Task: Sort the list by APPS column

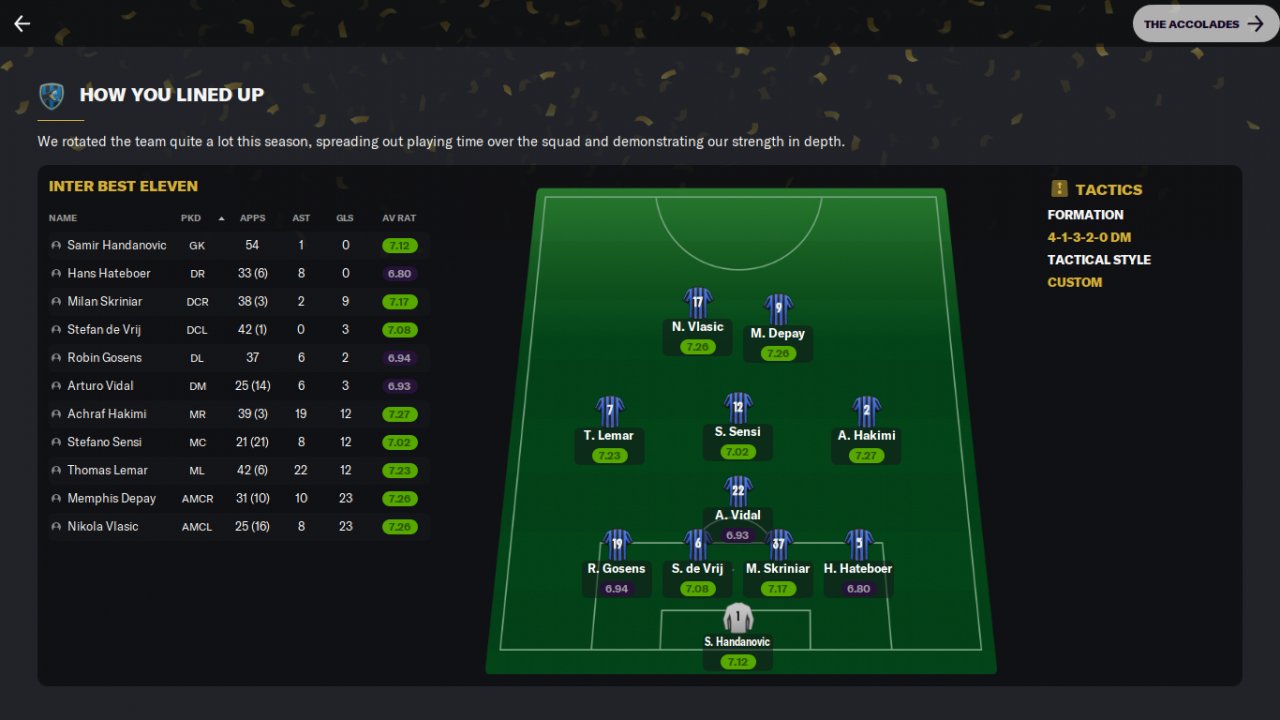Action: (x=252, y=218)
